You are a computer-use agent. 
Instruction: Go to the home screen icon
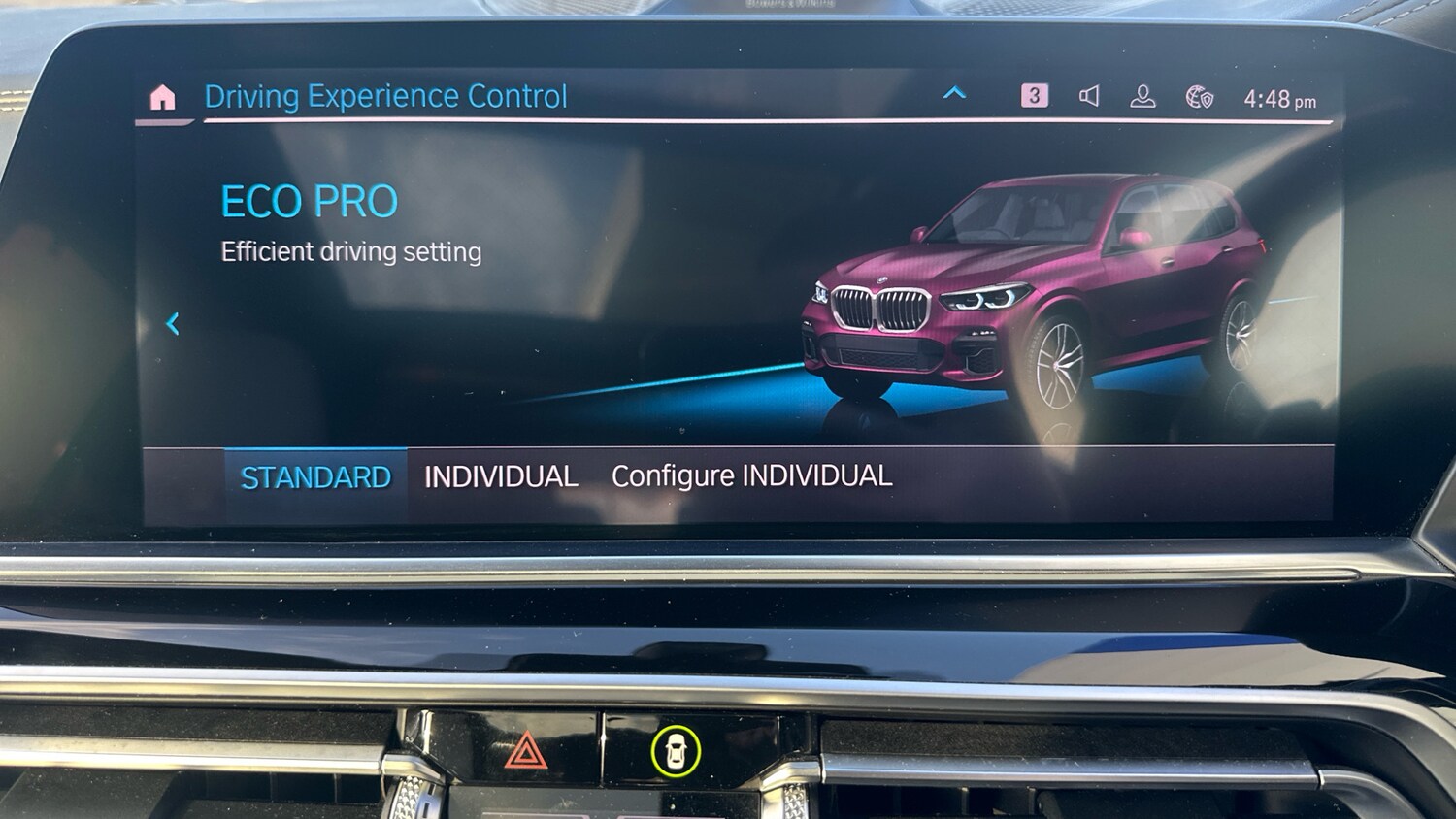coord(163,98)
